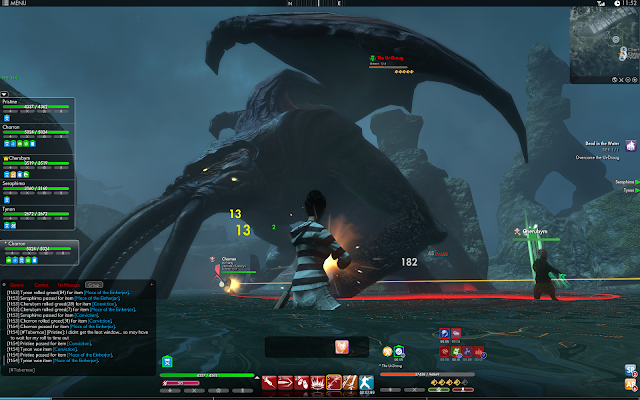640x400 pixels.
Task: Activate the first red ability on hotbar
Action: click(269, 381)
